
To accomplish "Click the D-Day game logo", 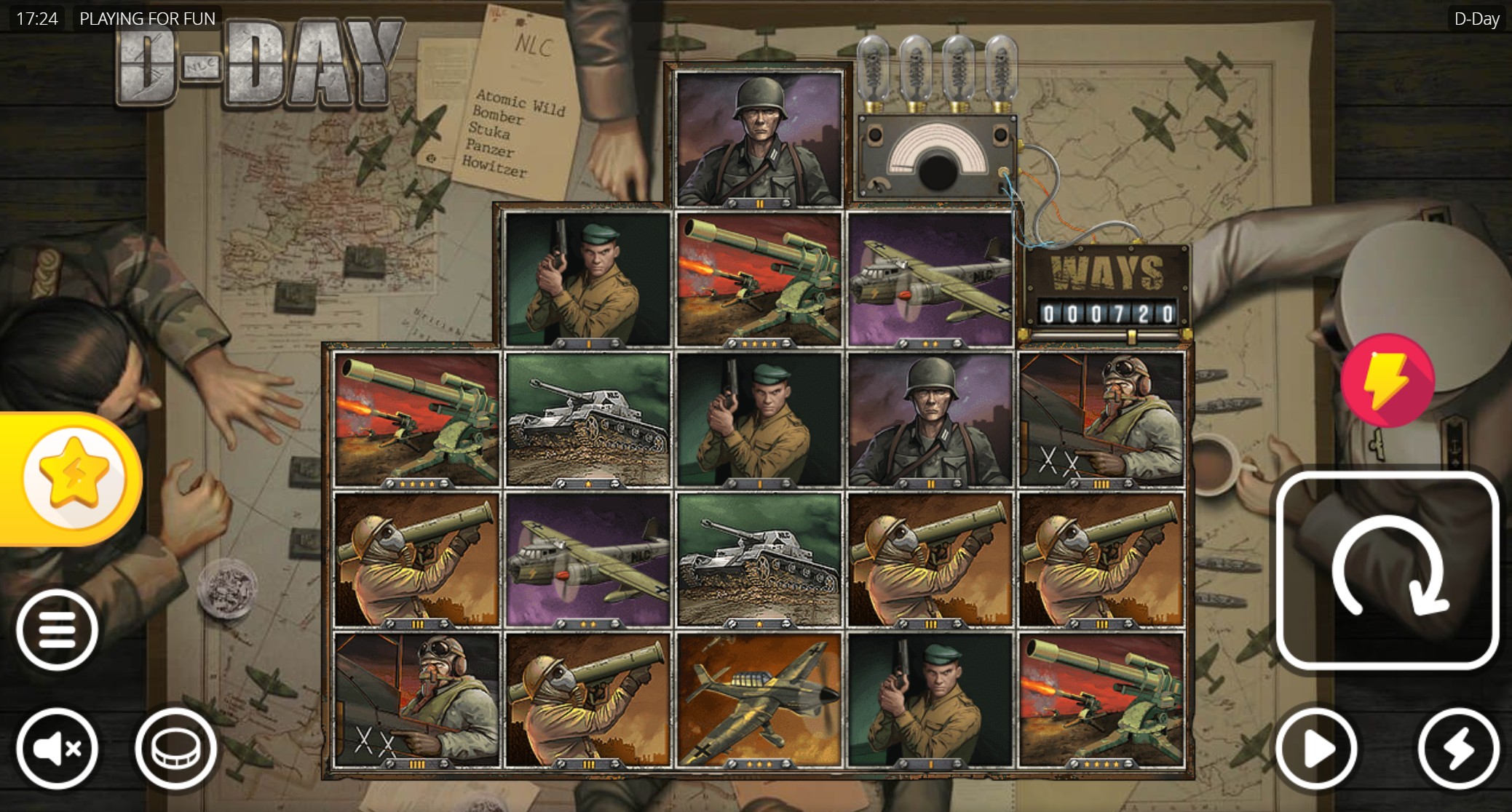I will pos(255,65).
